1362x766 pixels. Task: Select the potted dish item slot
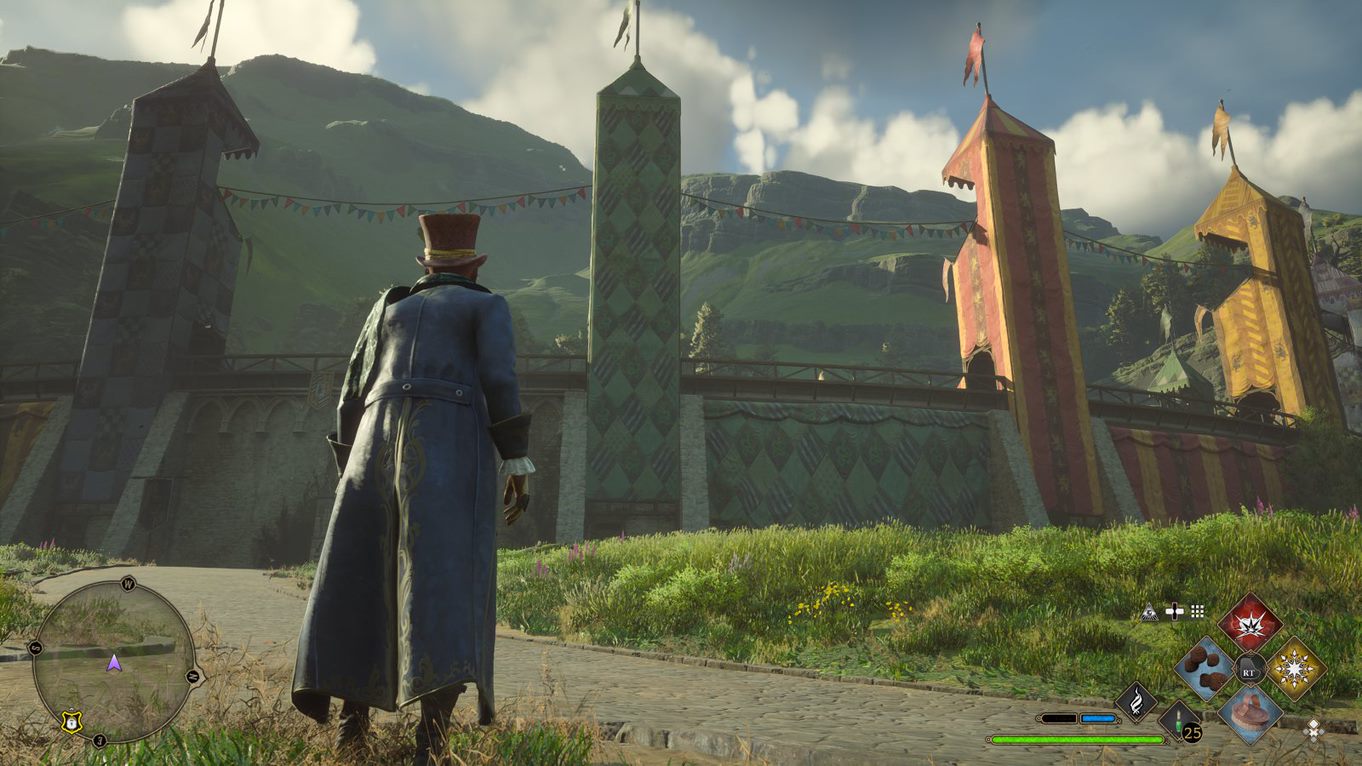[1252, 715]
